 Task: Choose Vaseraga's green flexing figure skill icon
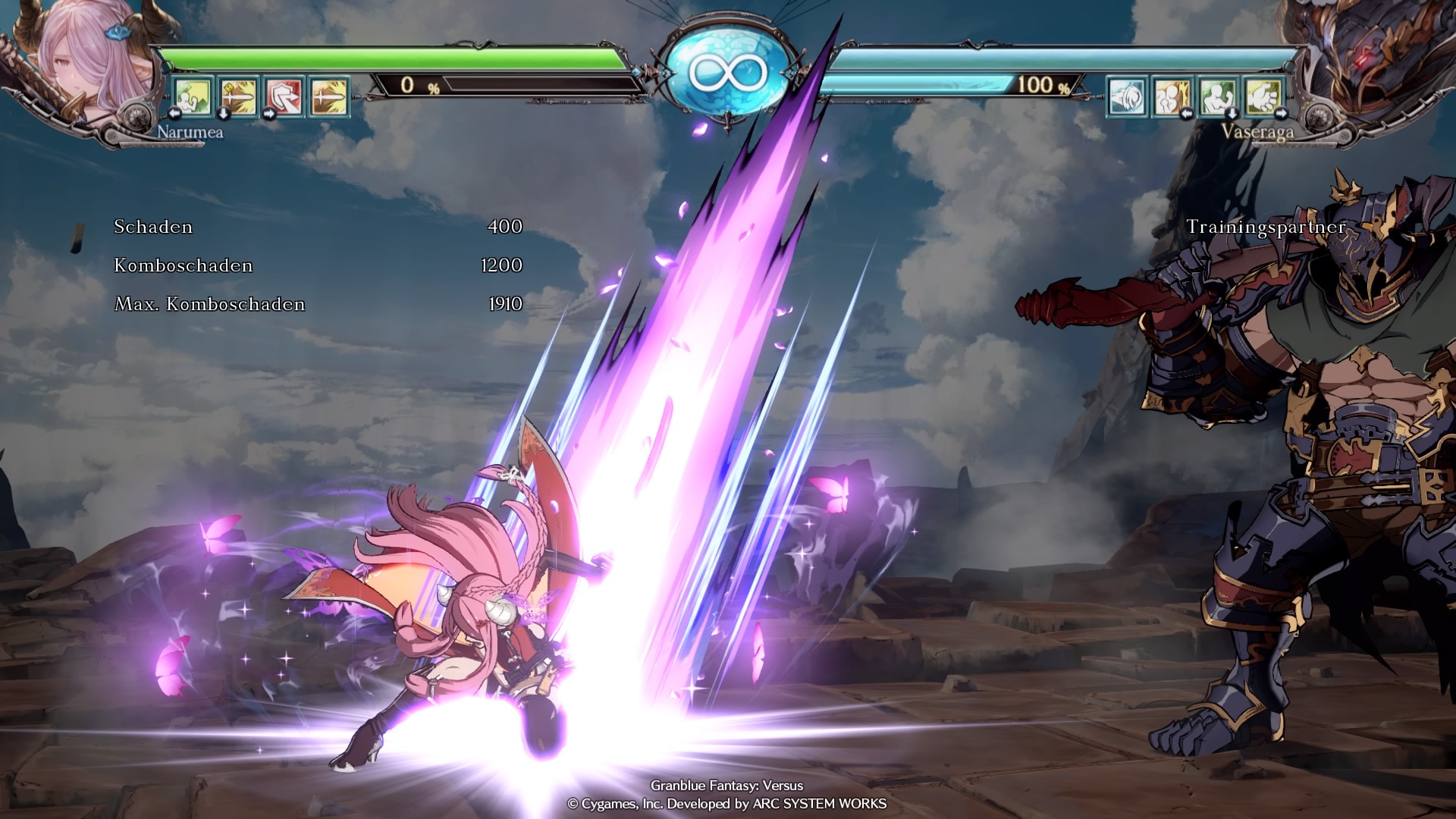click(1218, 96)
